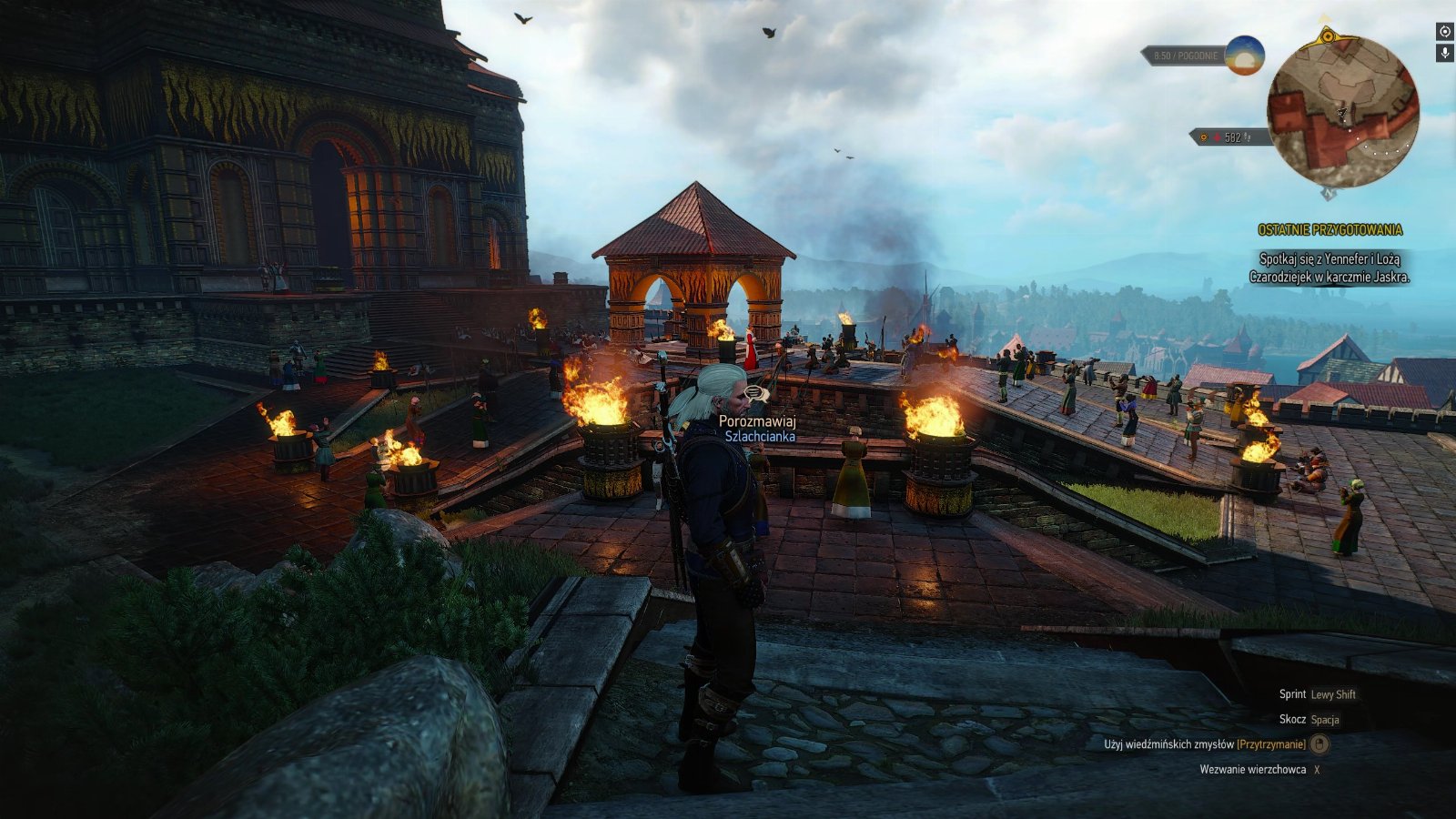Select the yellow quest marker atop the minimap
Image resolution: width=1456 pixels, height=819 pixels.
point(1328,36)
